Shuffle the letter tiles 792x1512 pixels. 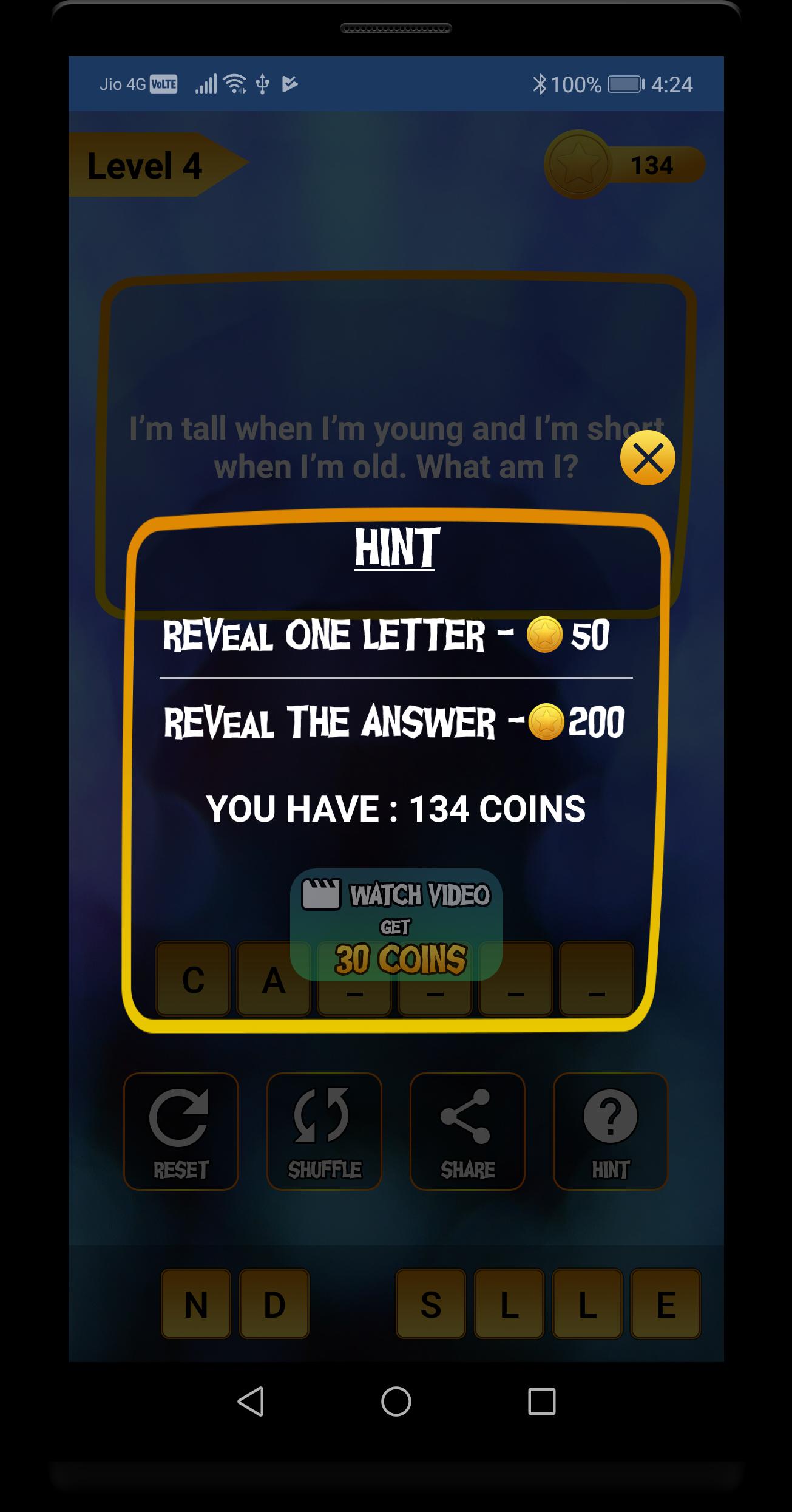[324, 1131]
